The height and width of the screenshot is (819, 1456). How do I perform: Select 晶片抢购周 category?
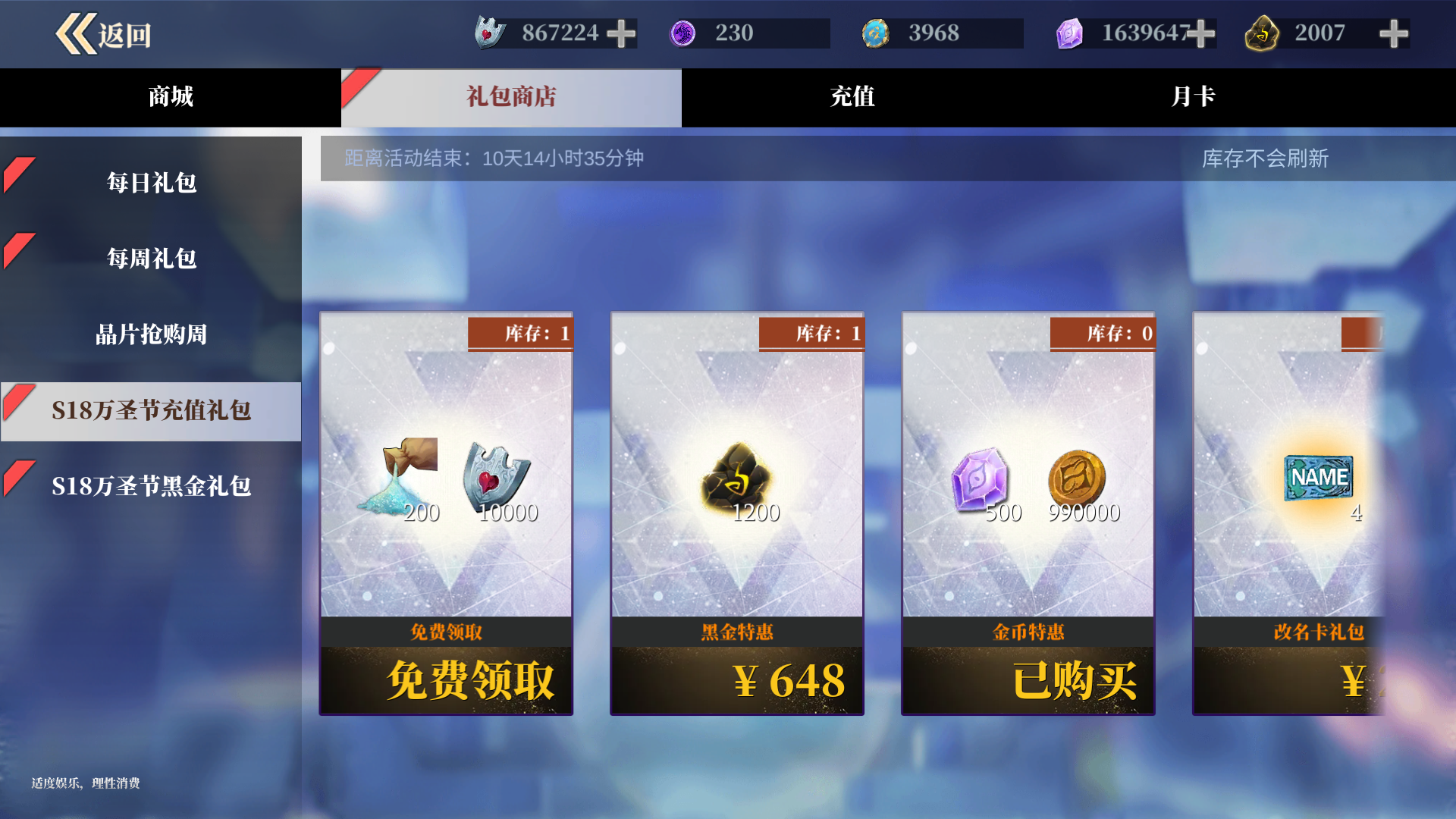[x=150, y=334]
